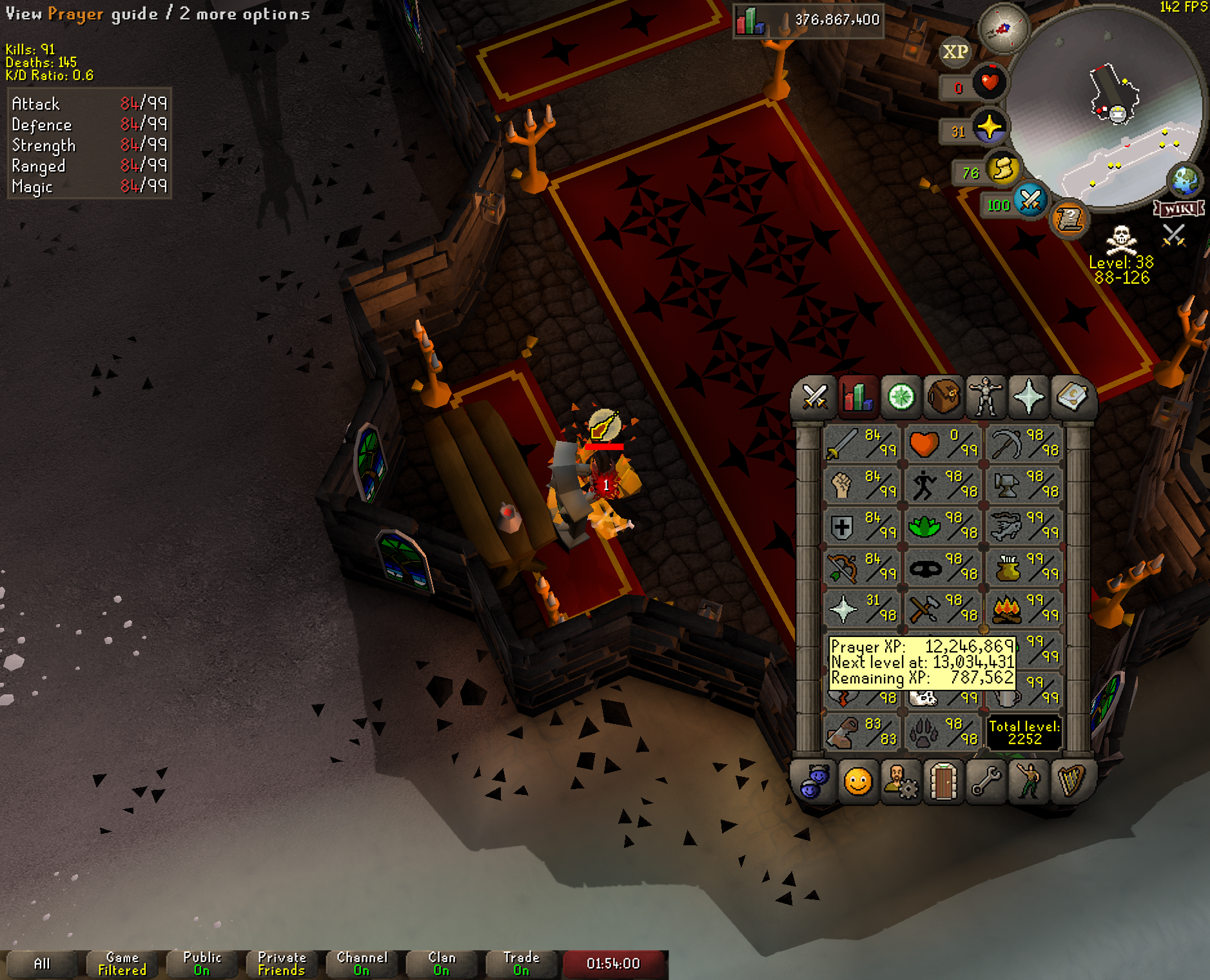Screen dimensions: 1210x980
Task: Switch to the Spellbook tab
Action: [1071, 397]
